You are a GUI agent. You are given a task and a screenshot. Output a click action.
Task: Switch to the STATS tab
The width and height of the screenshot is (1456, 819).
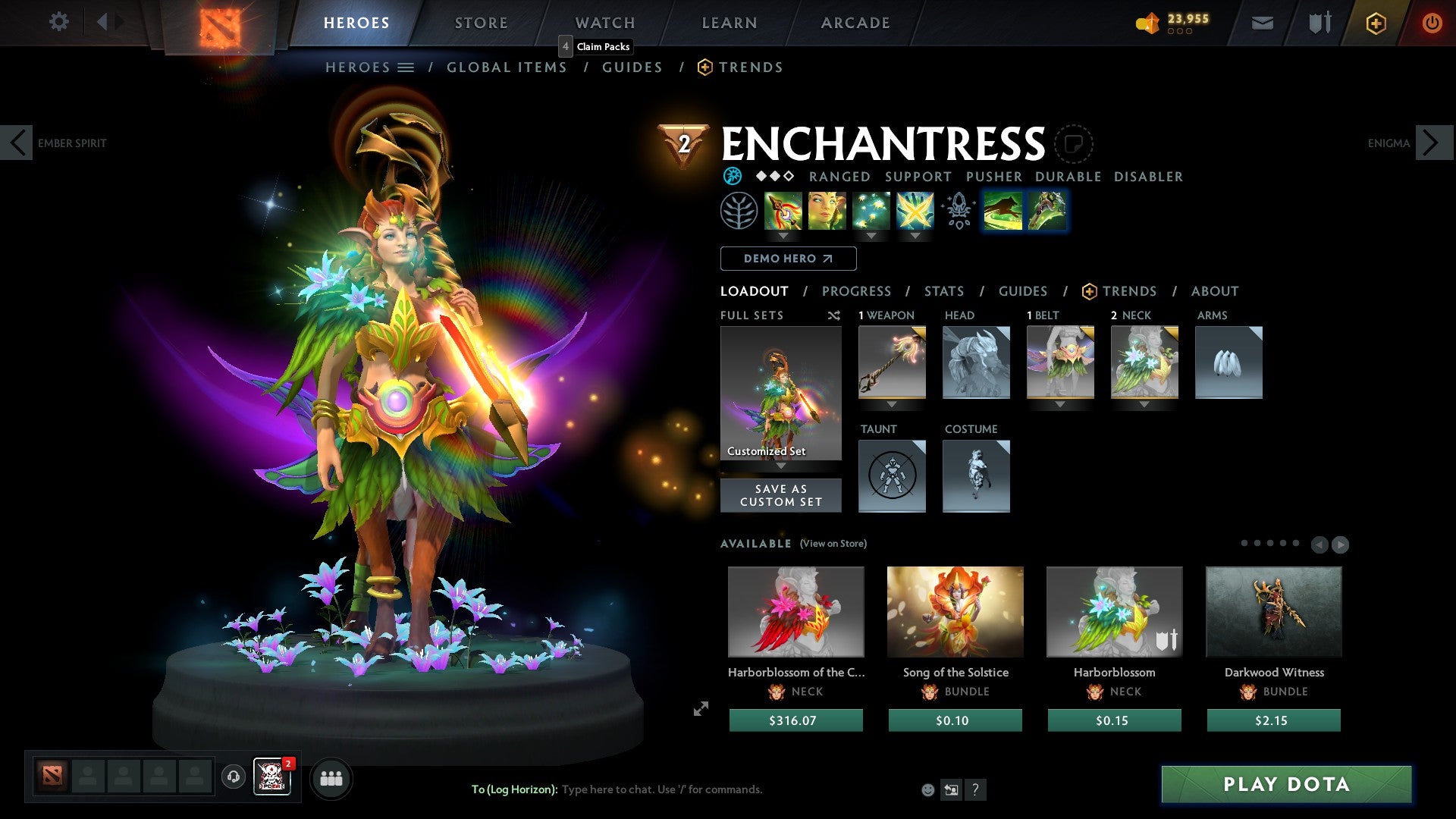pyautogui.click(x=944, y=290)
